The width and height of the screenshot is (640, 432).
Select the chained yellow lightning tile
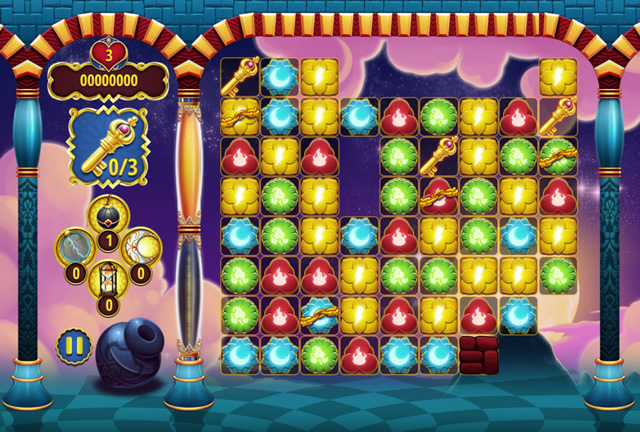point(240,116)
